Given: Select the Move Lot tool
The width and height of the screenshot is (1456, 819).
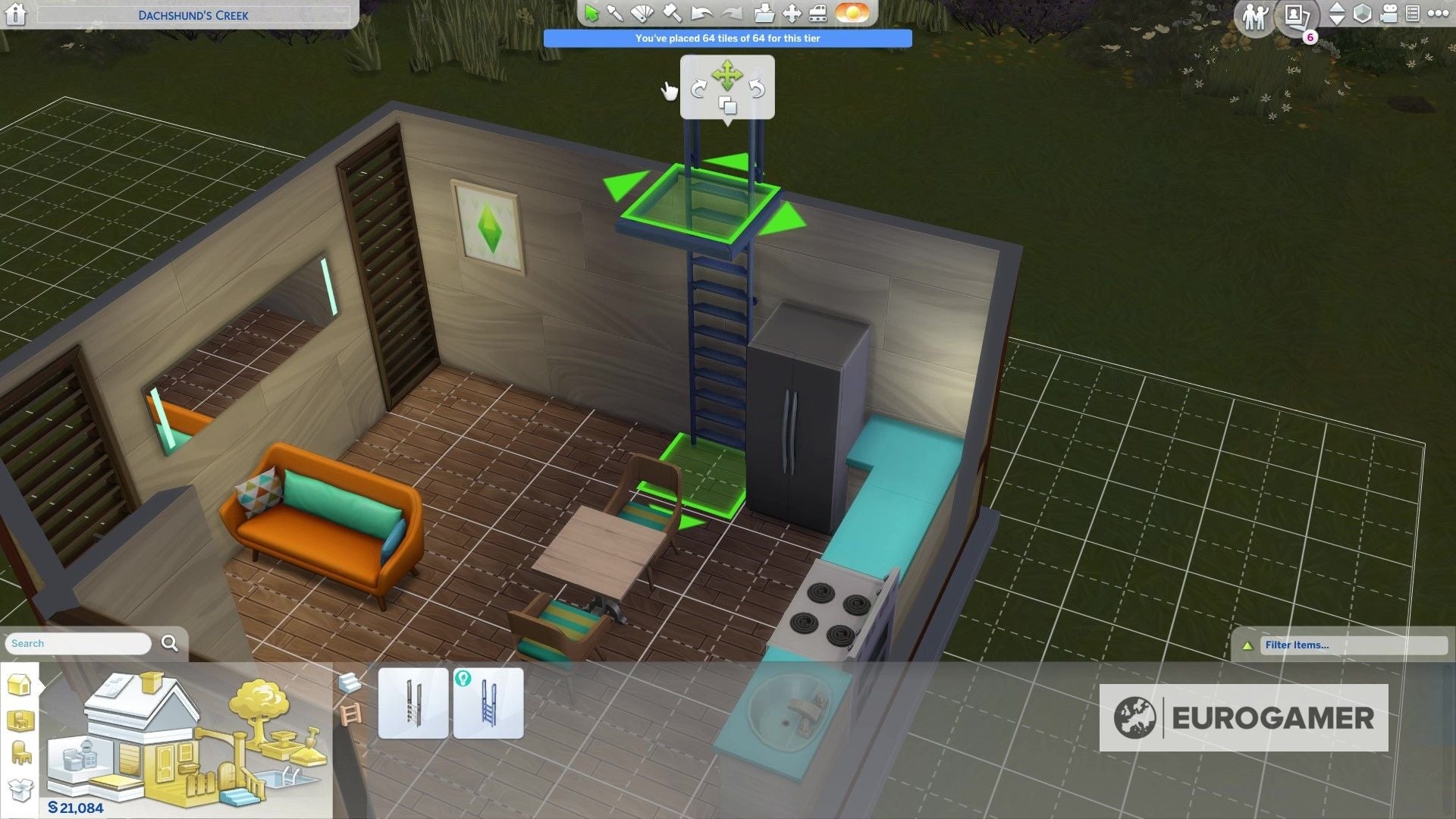Looking at the screenshot, I should 791,12.
